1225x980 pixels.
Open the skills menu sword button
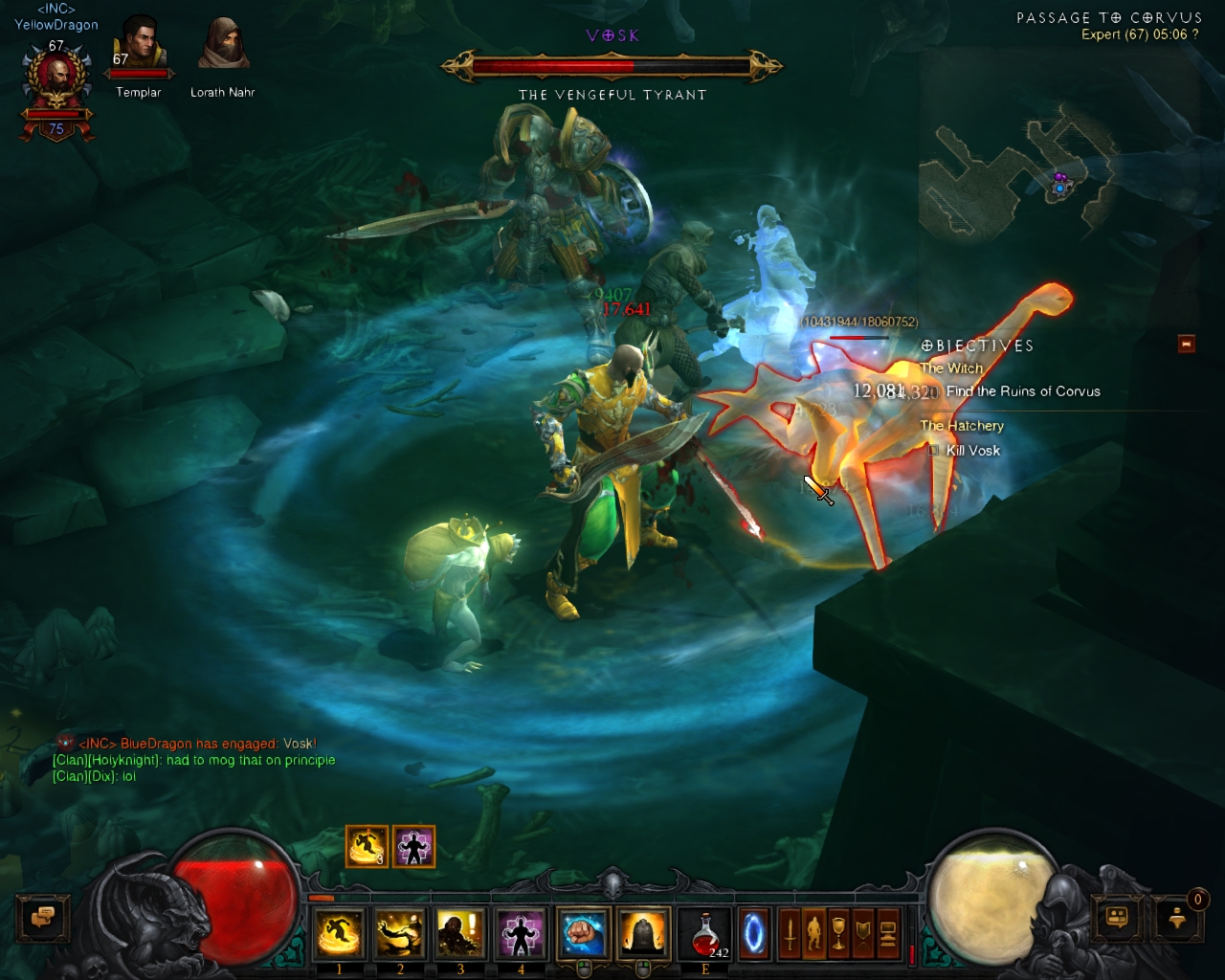pos(790,933)
